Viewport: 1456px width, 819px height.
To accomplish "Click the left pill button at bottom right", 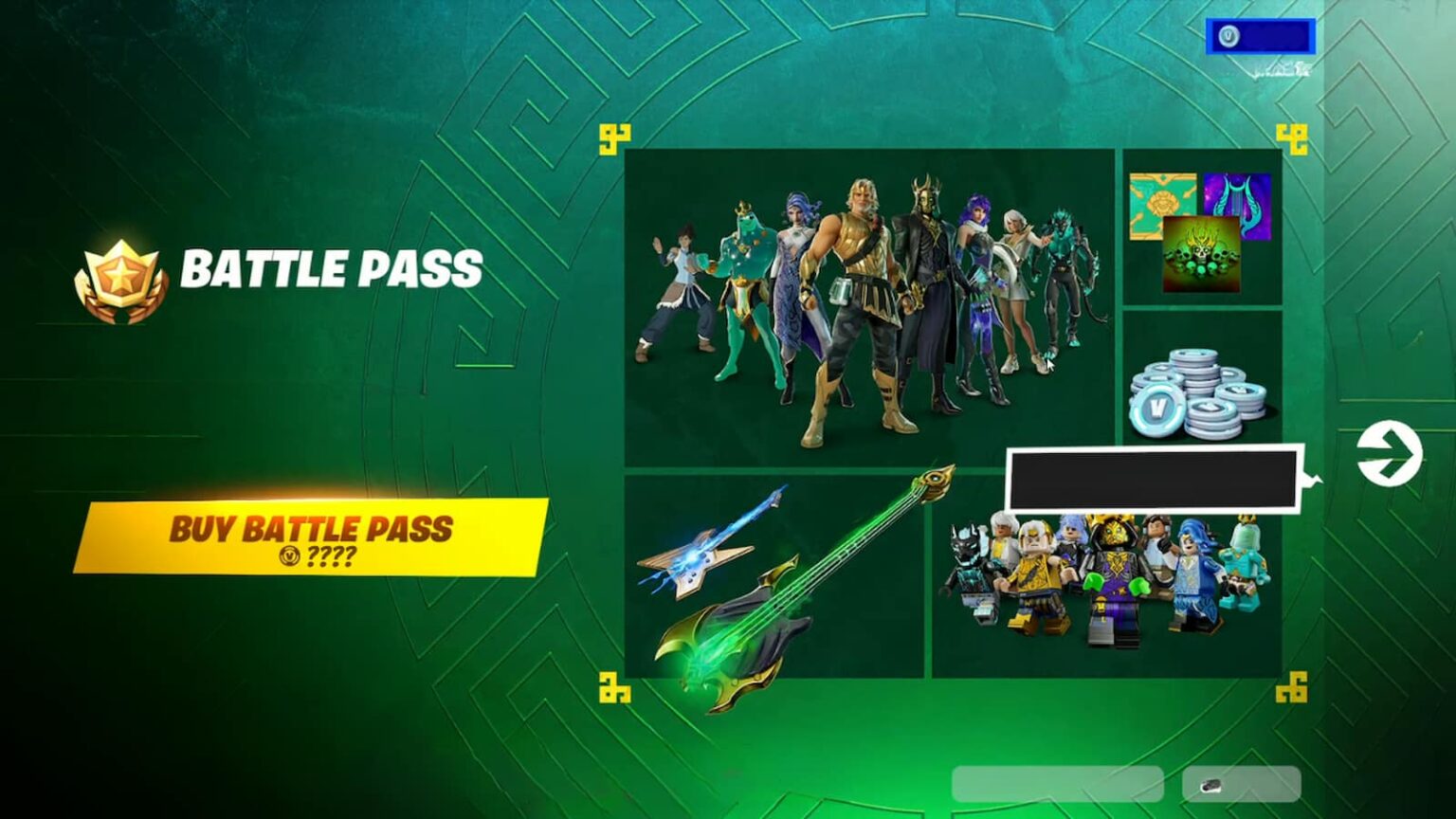I will coord(1057,785).
